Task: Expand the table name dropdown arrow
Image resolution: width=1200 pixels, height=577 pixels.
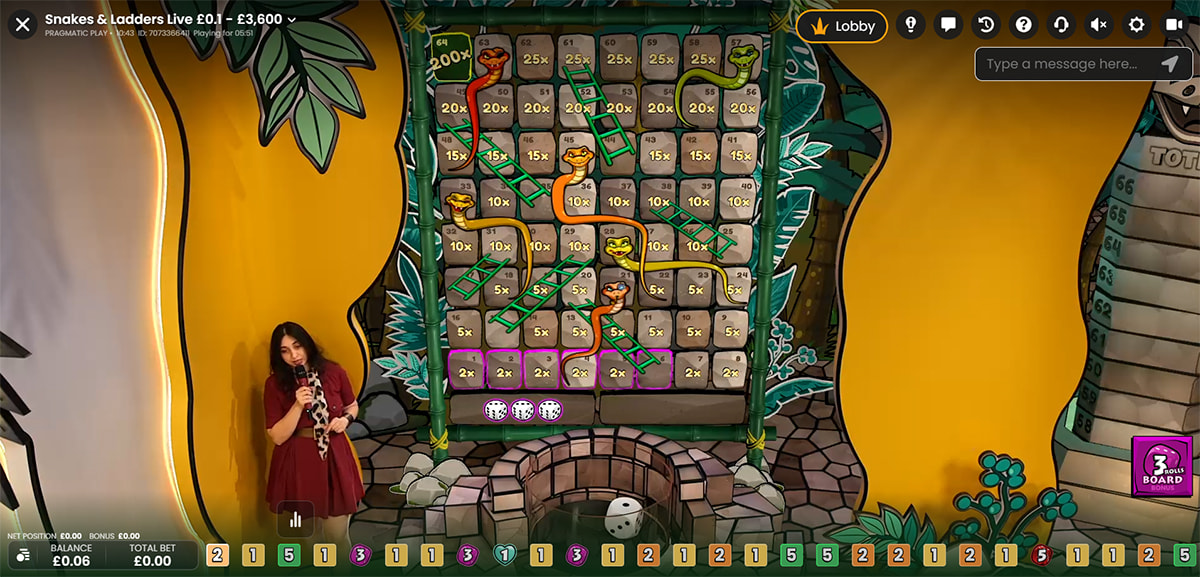Action: 291,19
